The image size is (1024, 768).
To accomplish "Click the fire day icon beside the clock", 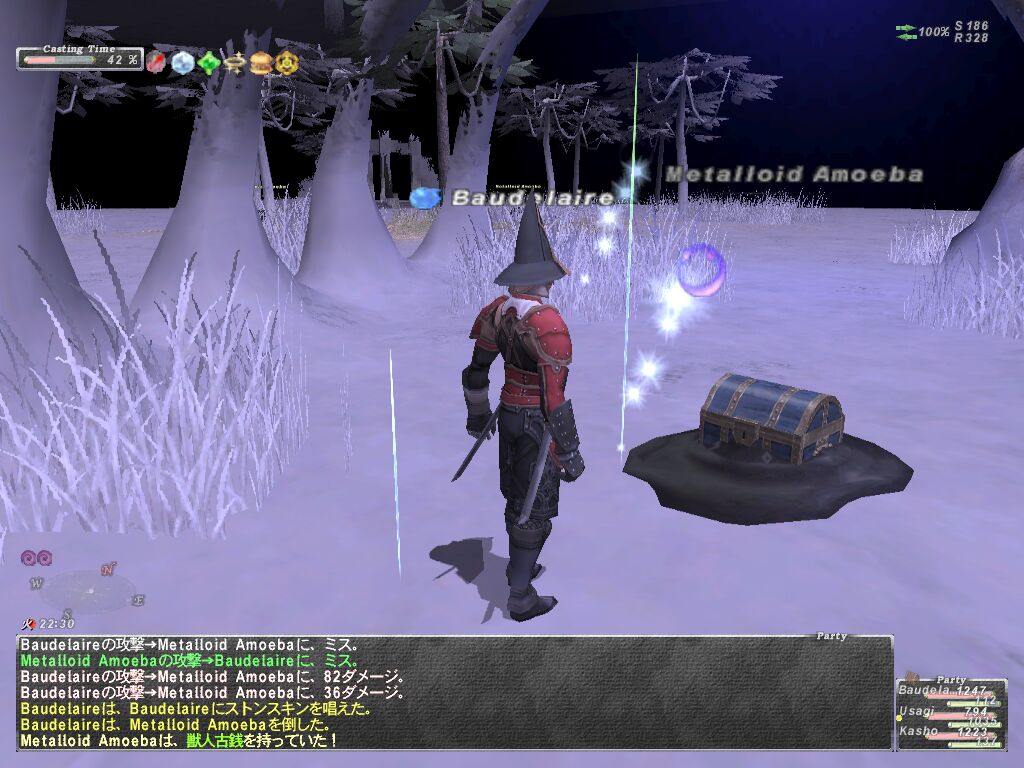I will pyautogui.click(x=29, y=624).
